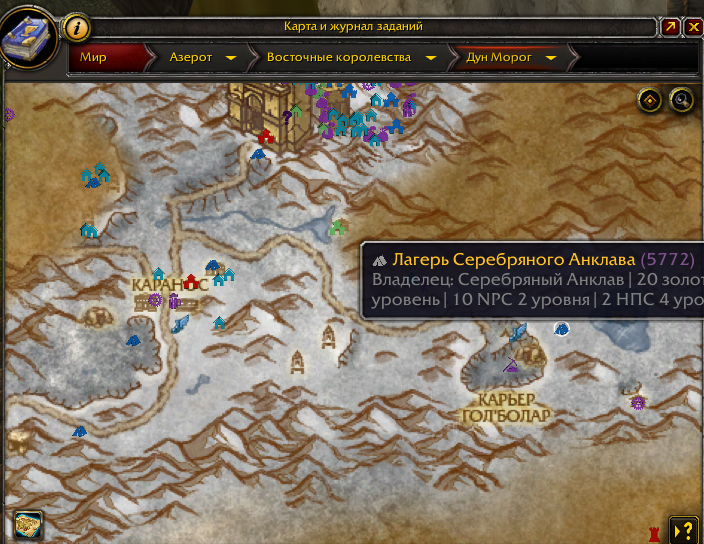
Task: Click the purple gear marker near Каранос
Action: click(x=155, y=299)
